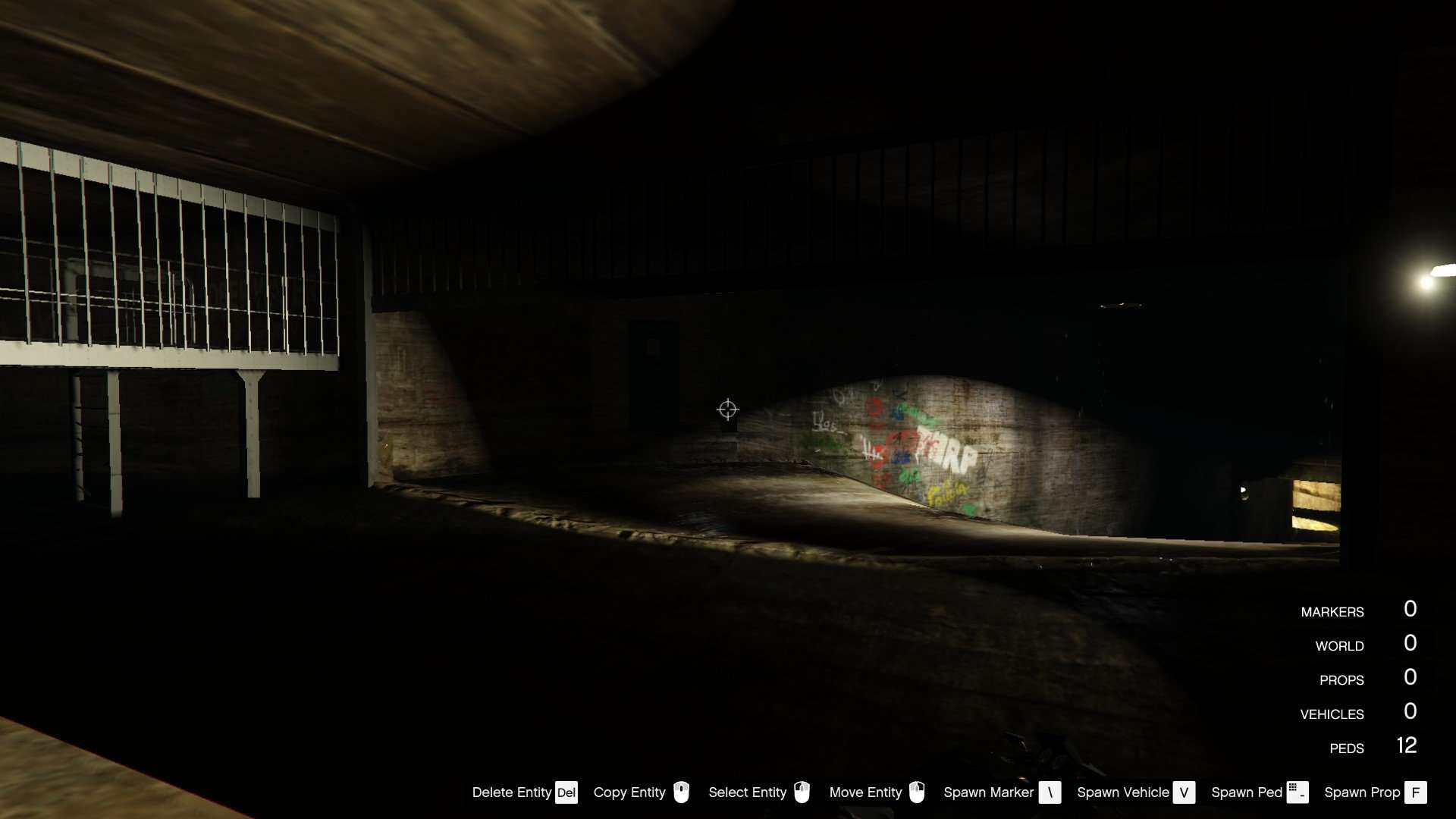Choose the Spawn Marker action
1456x819 pixels.
(989, 792)
